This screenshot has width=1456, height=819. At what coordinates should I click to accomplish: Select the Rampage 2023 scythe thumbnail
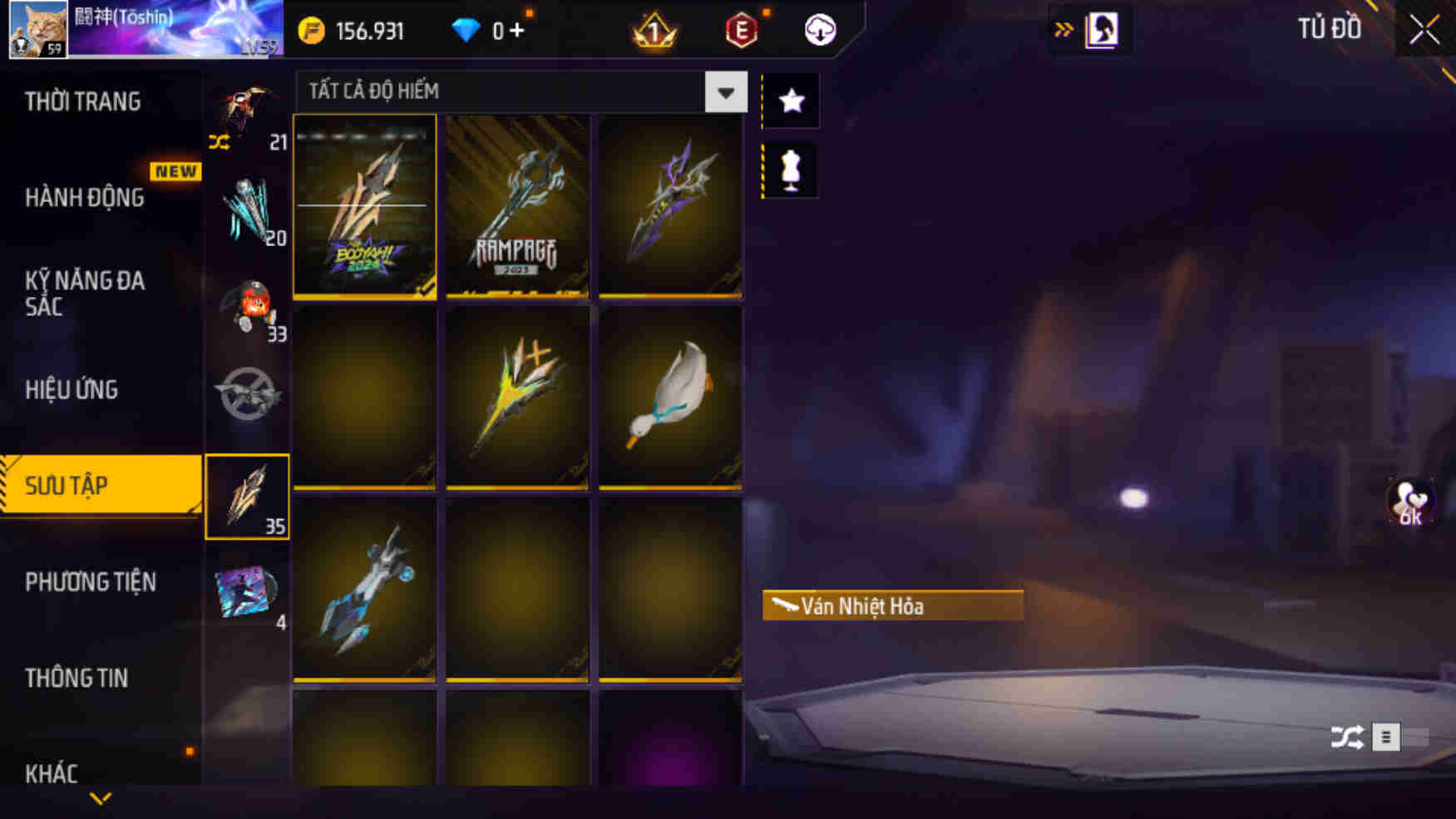point(516,208)
